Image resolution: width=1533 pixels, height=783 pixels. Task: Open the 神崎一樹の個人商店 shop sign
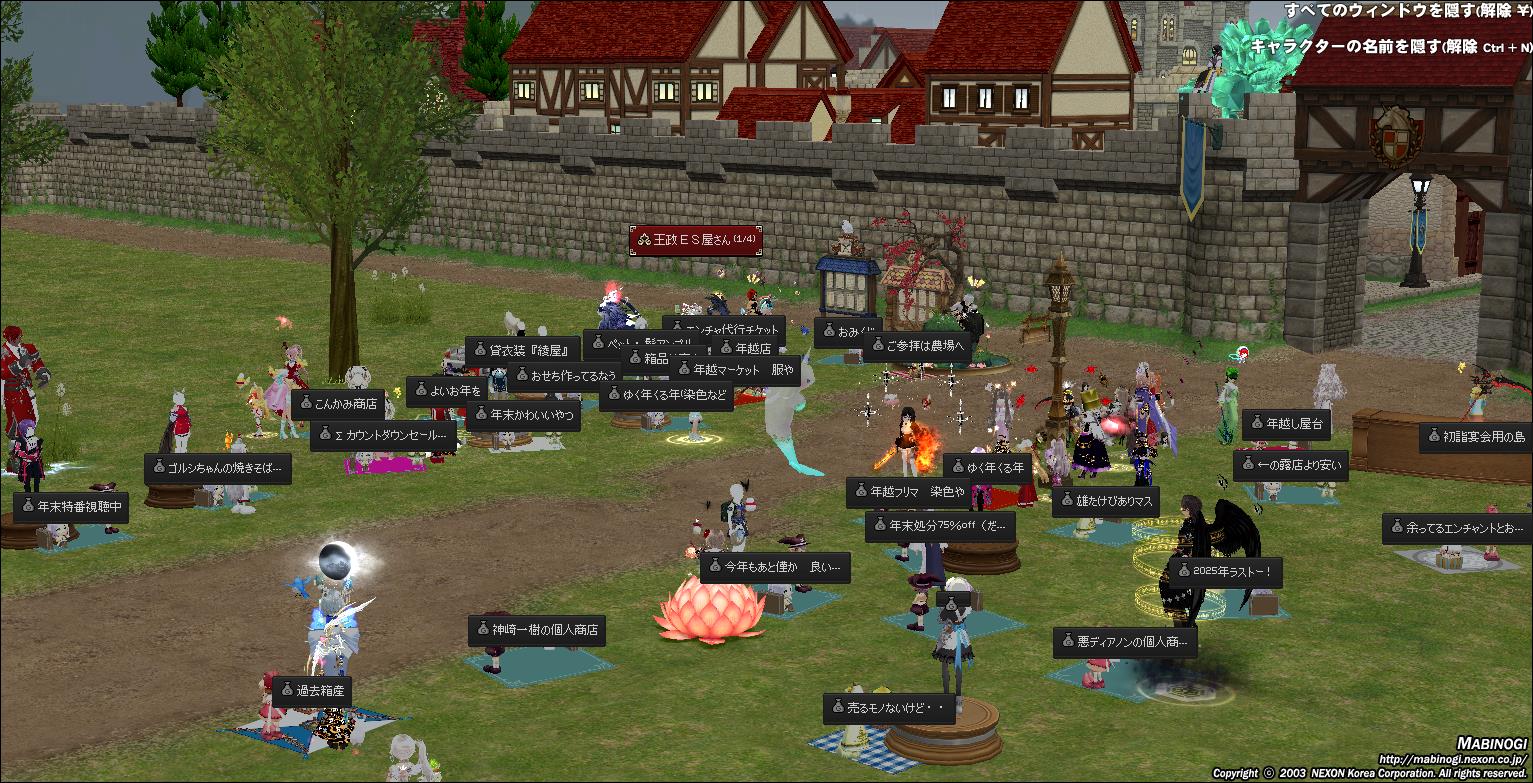(537, 631)
